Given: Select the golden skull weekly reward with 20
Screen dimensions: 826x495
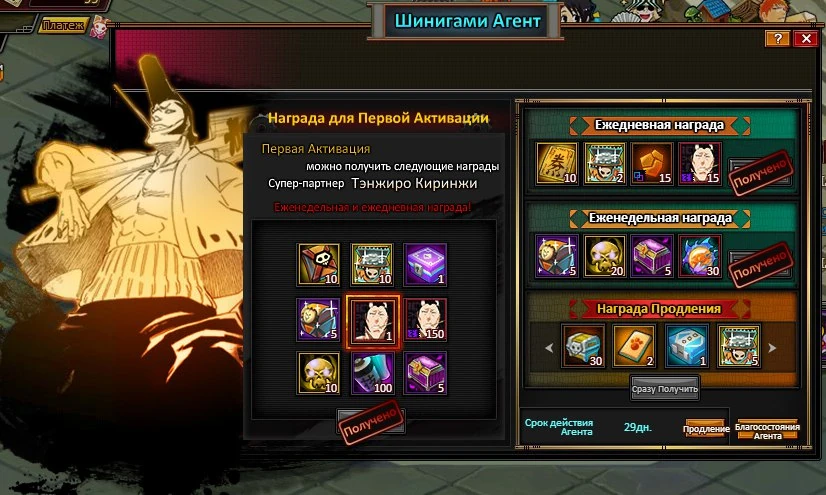Looking at the screenshot, I should pyautogui.click(x=603, y=254).
